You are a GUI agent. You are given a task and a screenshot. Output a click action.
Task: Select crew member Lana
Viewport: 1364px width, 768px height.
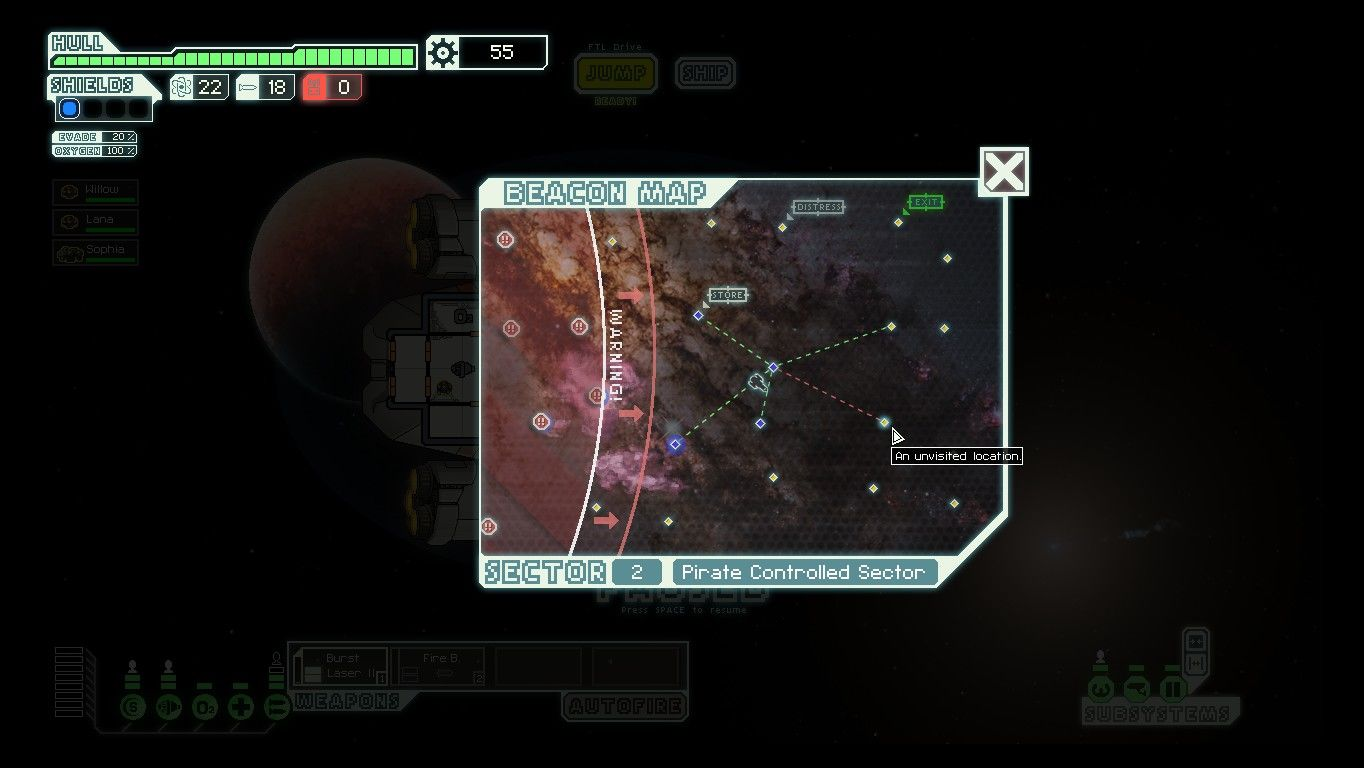click(95, 222)
